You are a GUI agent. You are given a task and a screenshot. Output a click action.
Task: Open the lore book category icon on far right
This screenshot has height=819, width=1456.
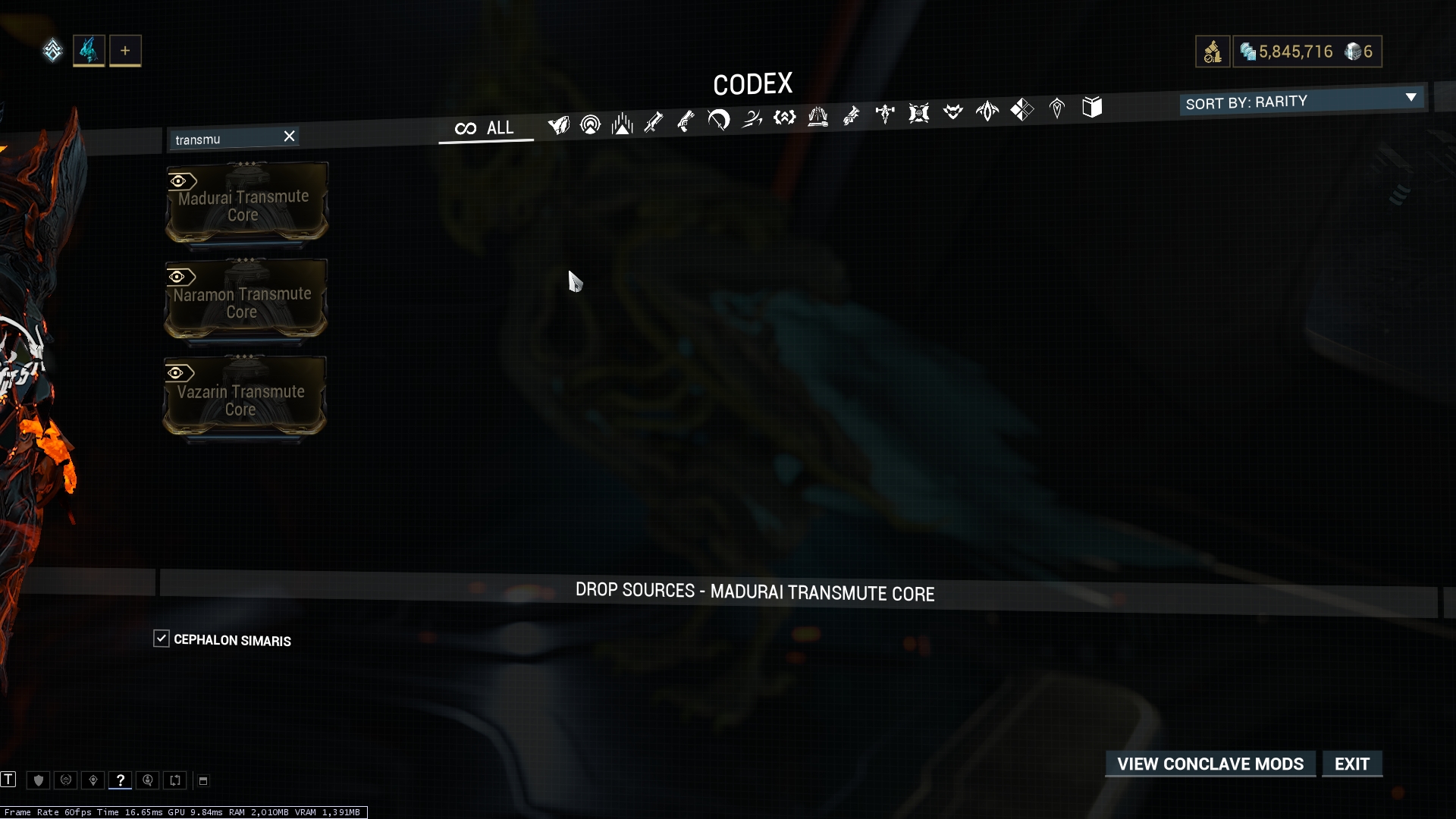[x=1093, y=108]
